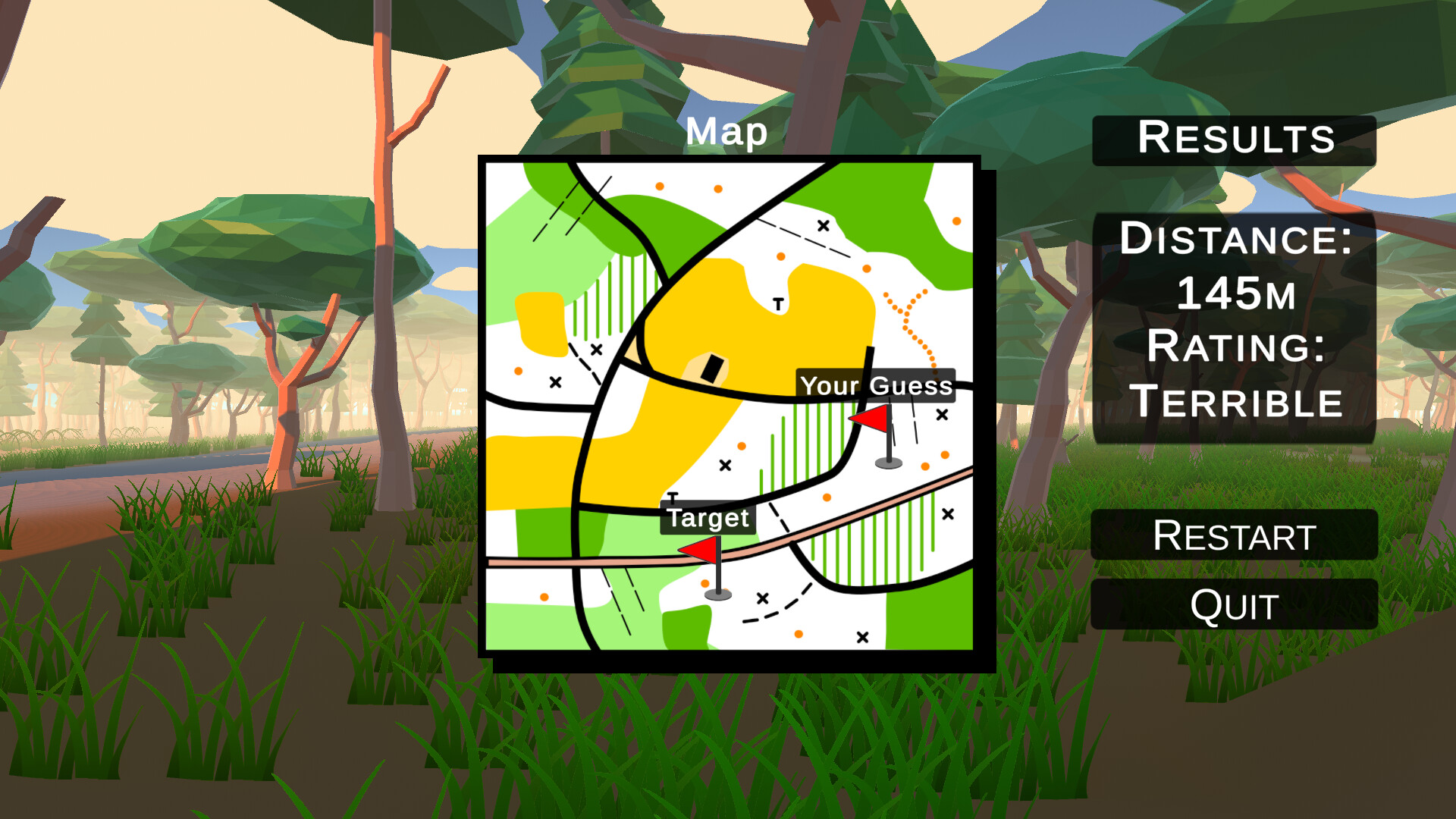The image size is (1456, 819).
Task: Click the T symbol above Target label
Action: [x=672, y=498]
